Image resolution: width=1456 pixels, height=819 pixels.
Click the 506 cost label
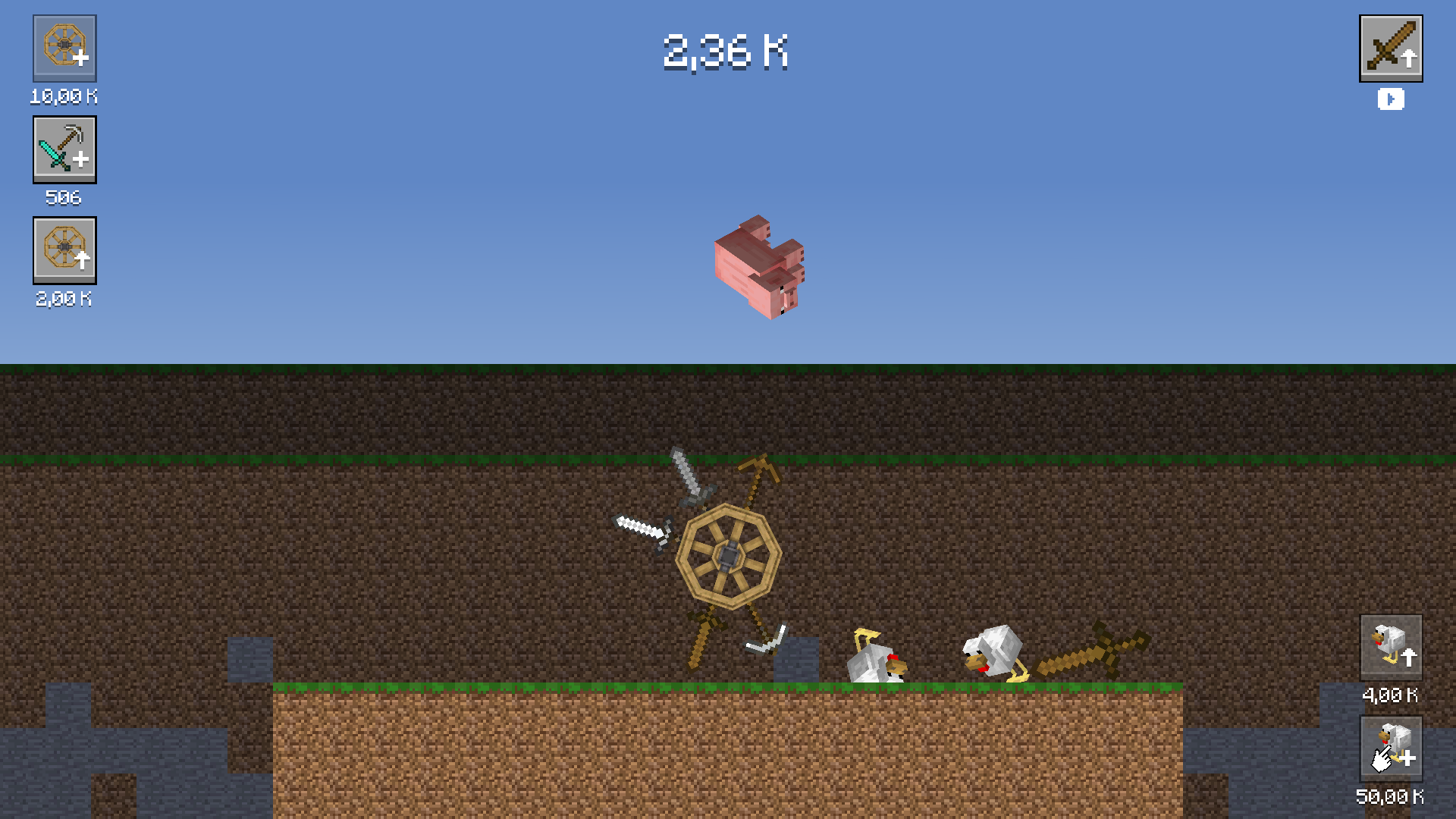pyautogui.click(x=64, y=198)
